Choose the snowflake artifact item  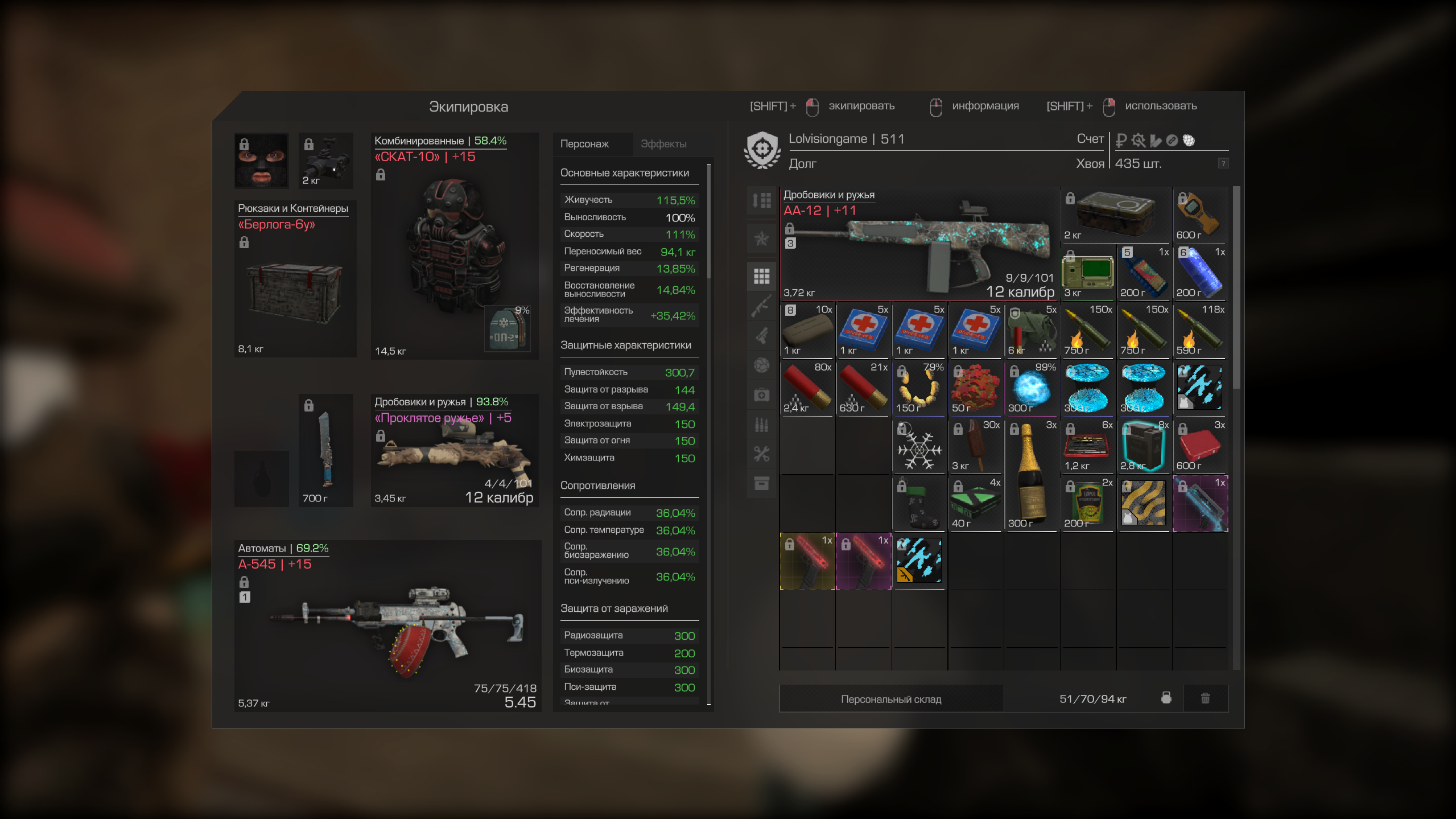919,447
